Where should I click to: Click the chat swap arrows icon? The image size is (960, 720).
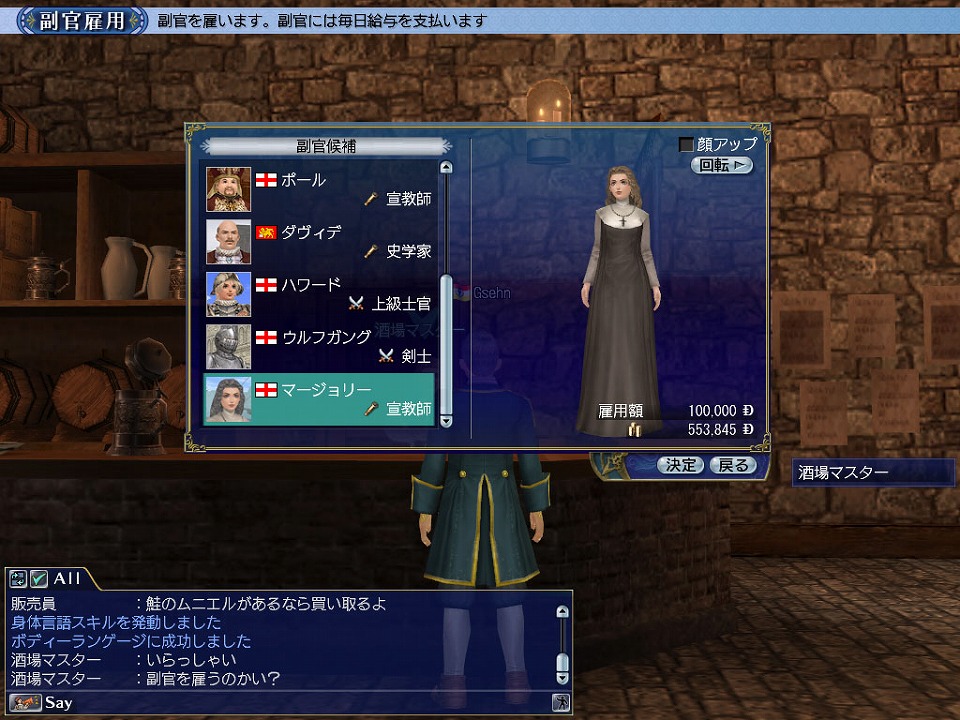(17, 578)
